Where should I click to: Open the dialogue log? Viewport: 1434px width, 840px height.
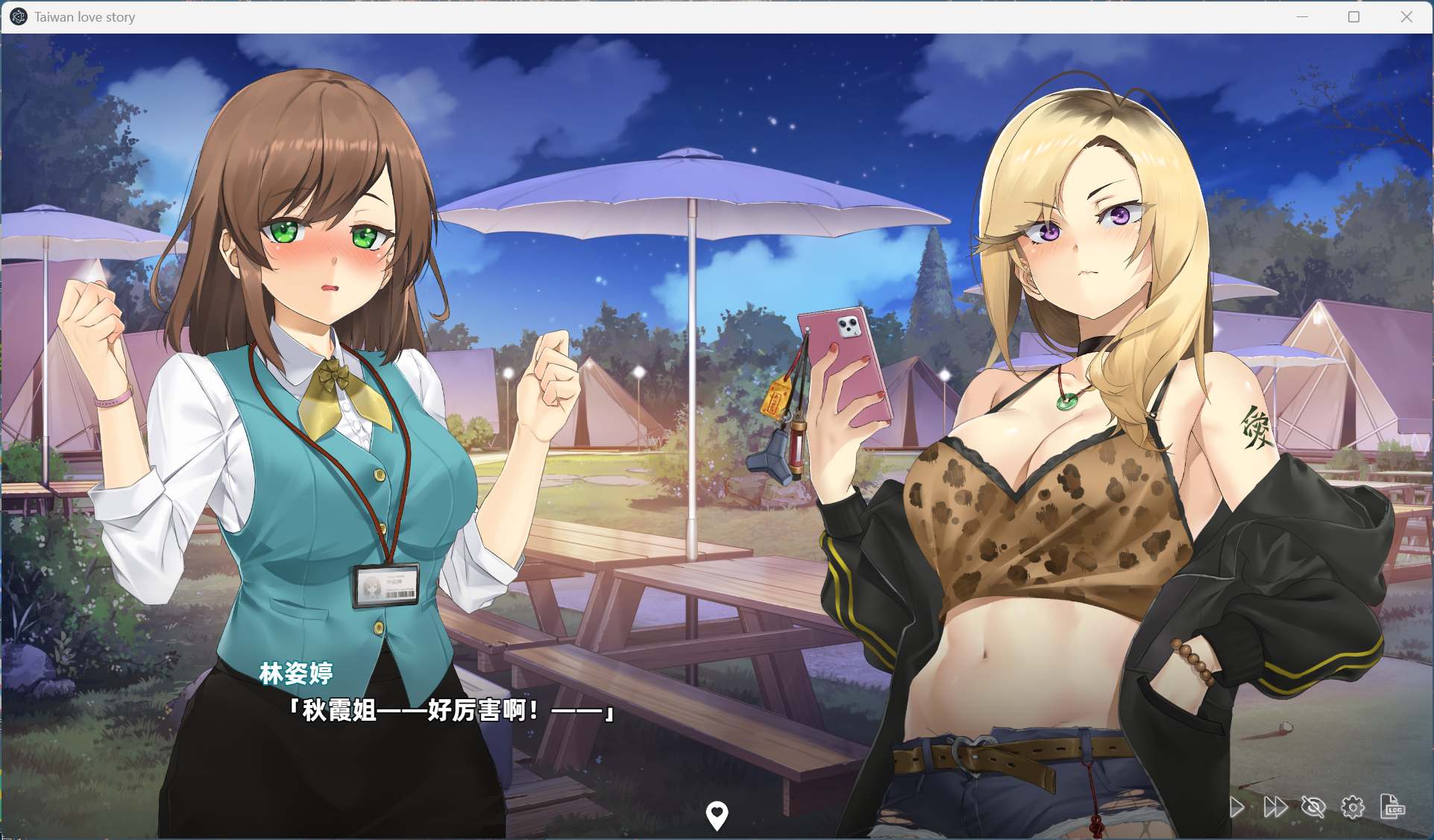(1392, 807)
